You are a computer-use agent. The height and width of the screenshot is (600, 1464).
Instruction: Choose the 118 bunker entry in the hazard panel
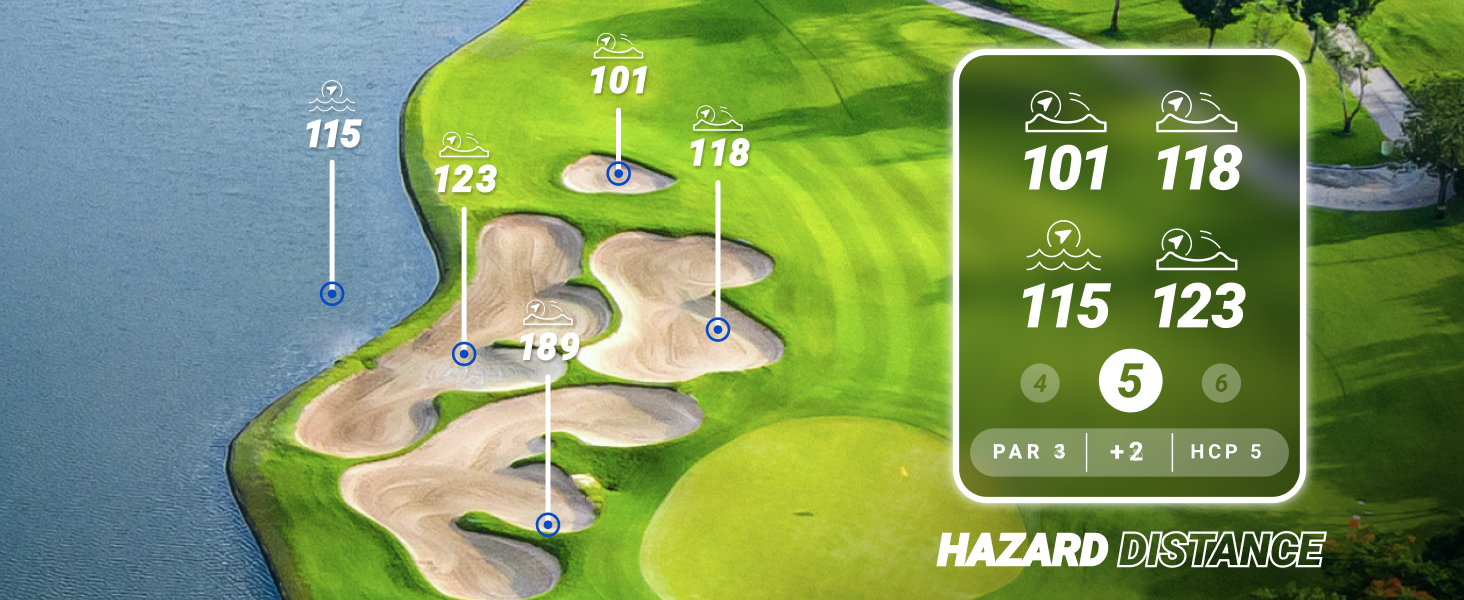click(x=1198, y=142)
